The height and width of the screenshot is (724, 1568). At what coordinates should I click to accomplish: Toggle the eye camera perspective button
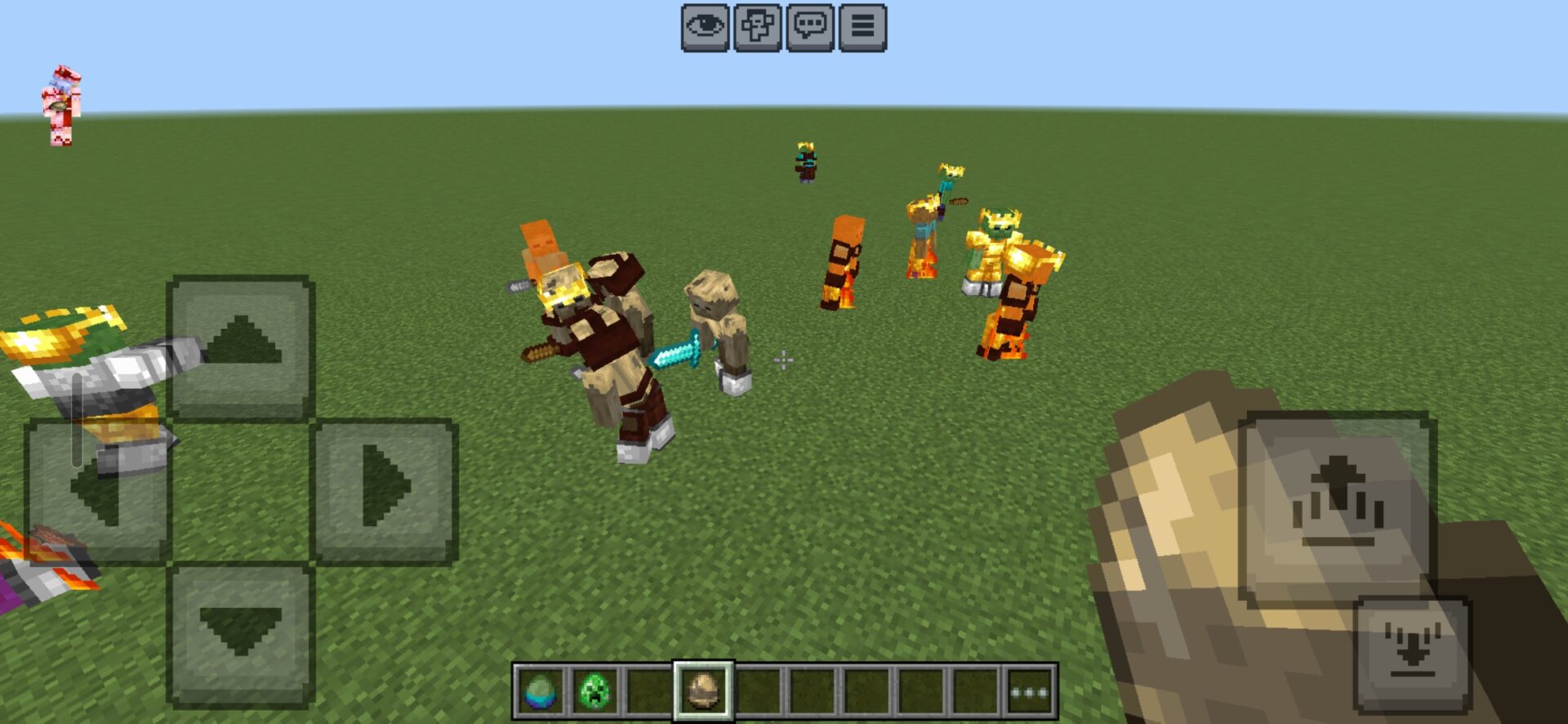point(705,28)
